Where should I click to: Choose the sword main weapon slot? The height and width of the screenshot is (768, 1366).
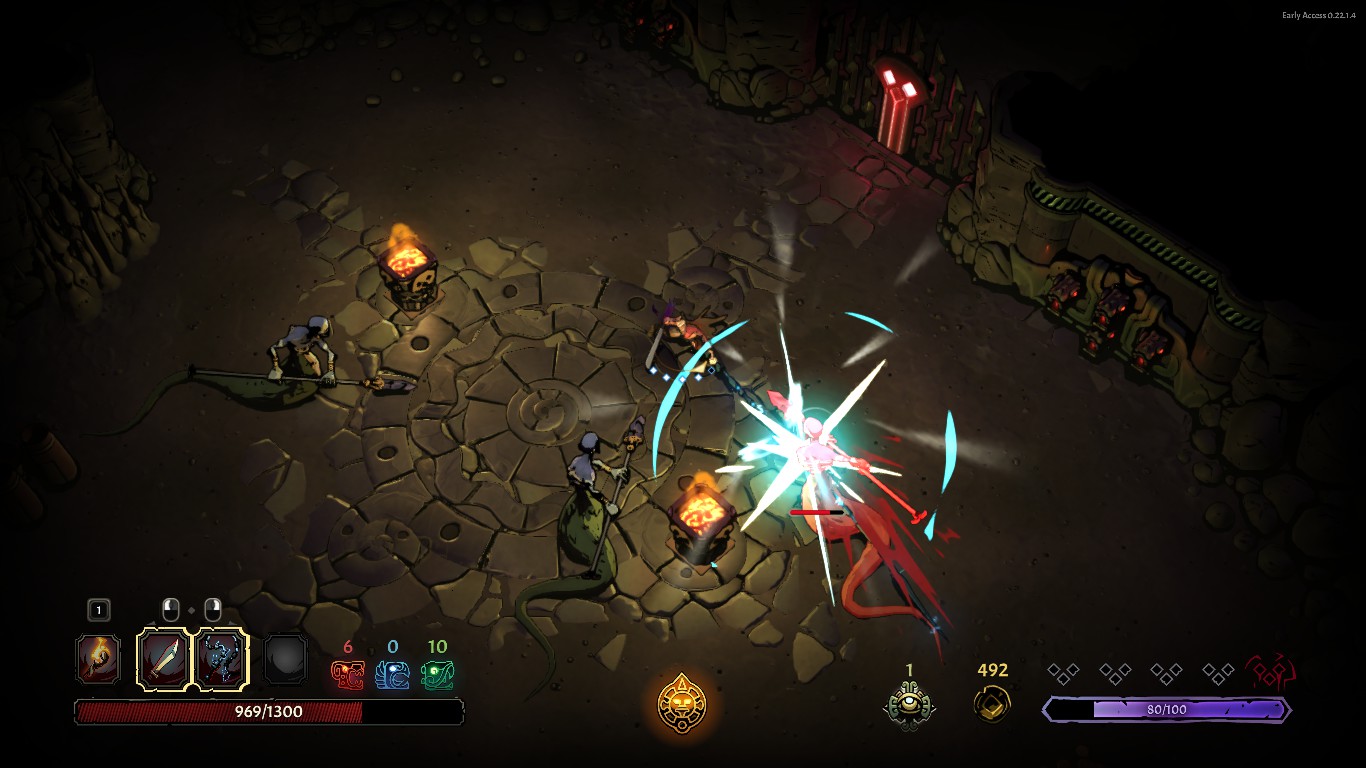tap(163, 659)
